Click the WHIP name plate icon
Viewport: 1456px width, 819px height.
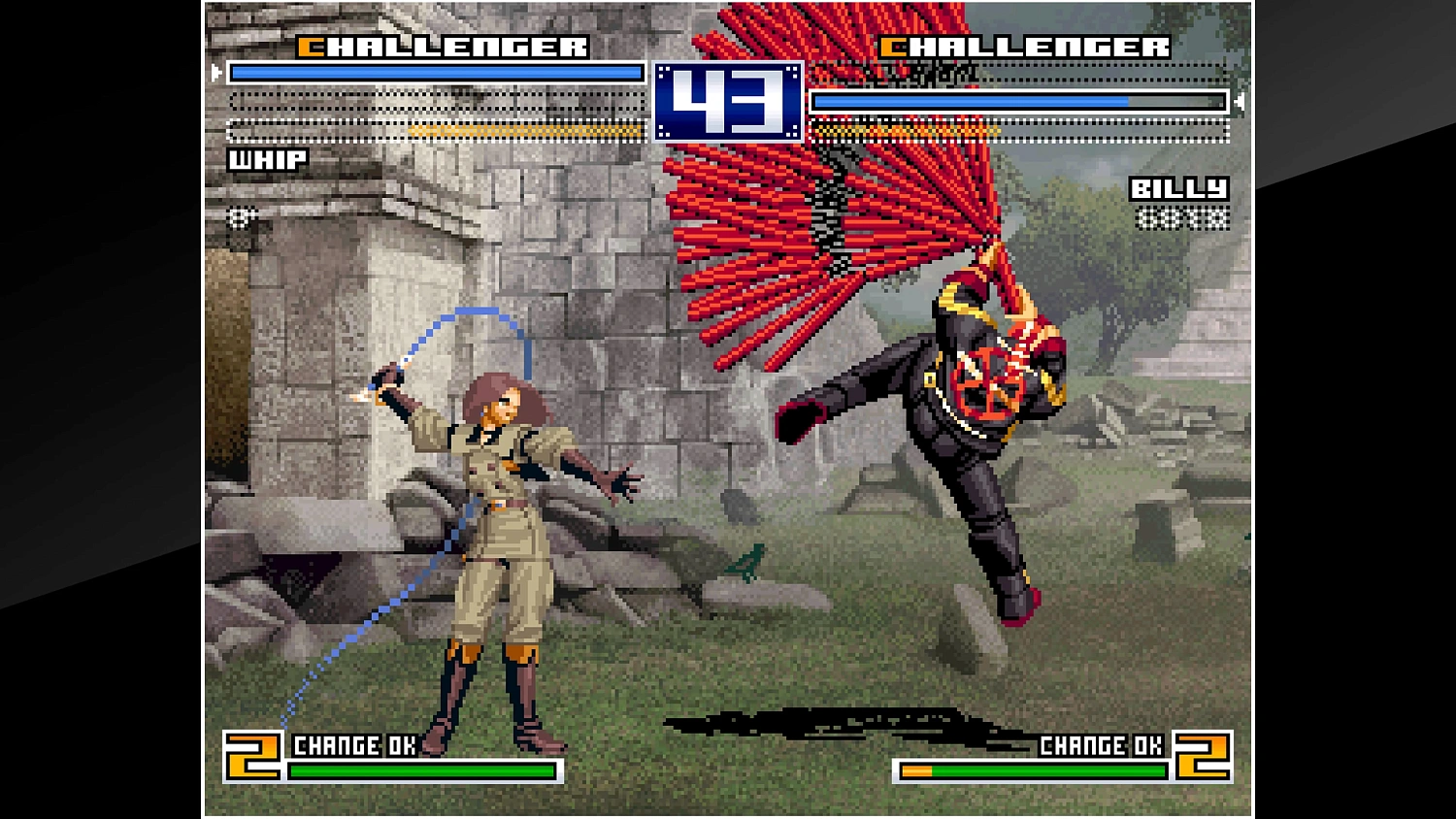[267, 160]
